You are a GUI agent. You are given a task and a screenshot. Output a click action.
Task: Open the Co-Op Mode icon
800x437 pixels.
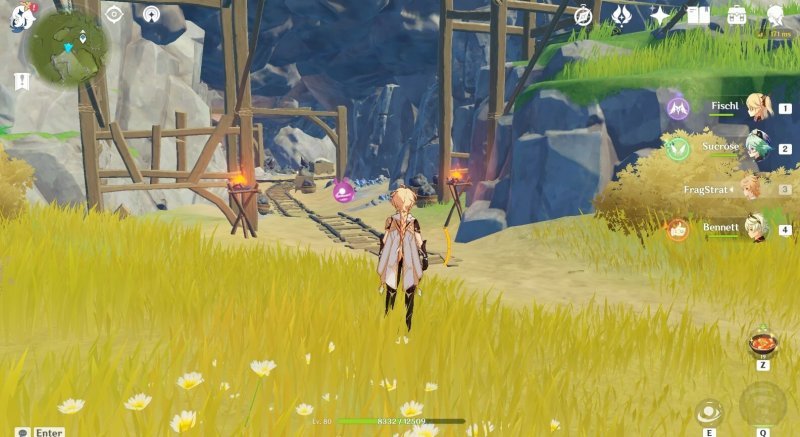tap(151, 14)
